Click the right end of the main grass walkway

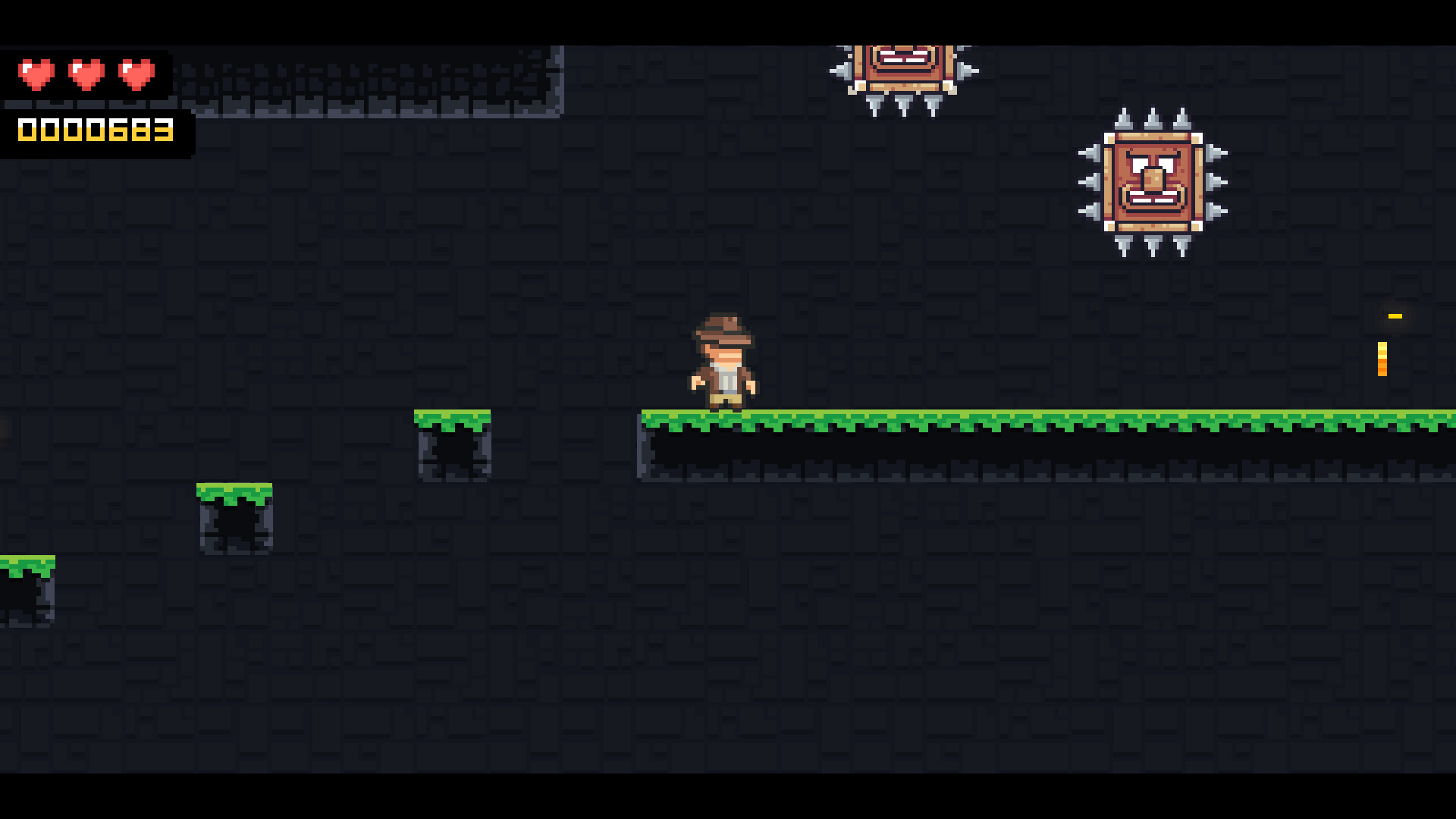[x=1441, y=417]
